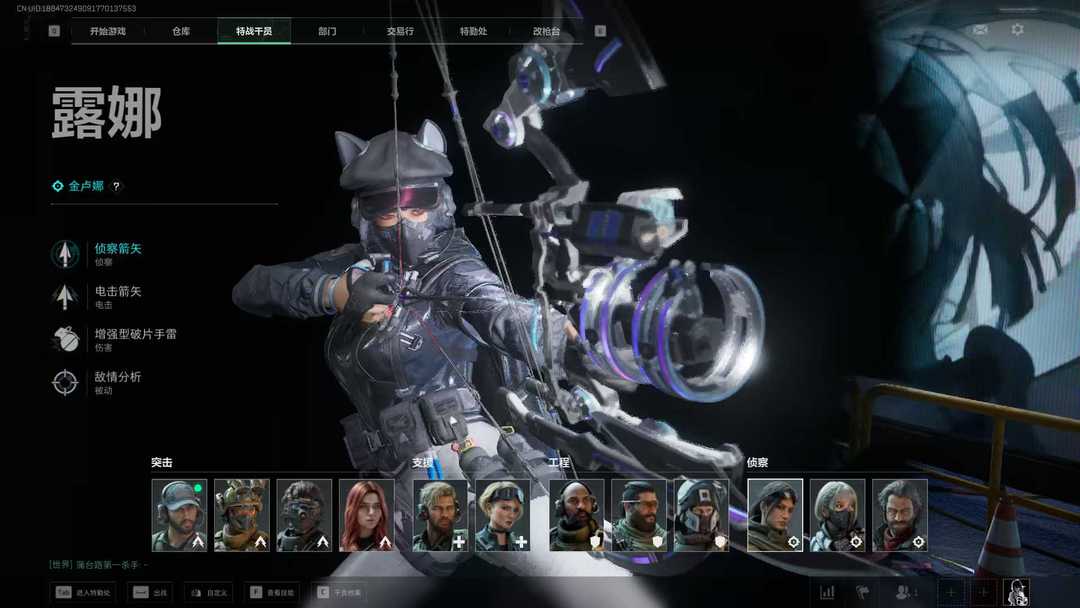The image size is (1080, 608).
Task: Open the 改枪台 tab
Action: [x=546, y=31]
